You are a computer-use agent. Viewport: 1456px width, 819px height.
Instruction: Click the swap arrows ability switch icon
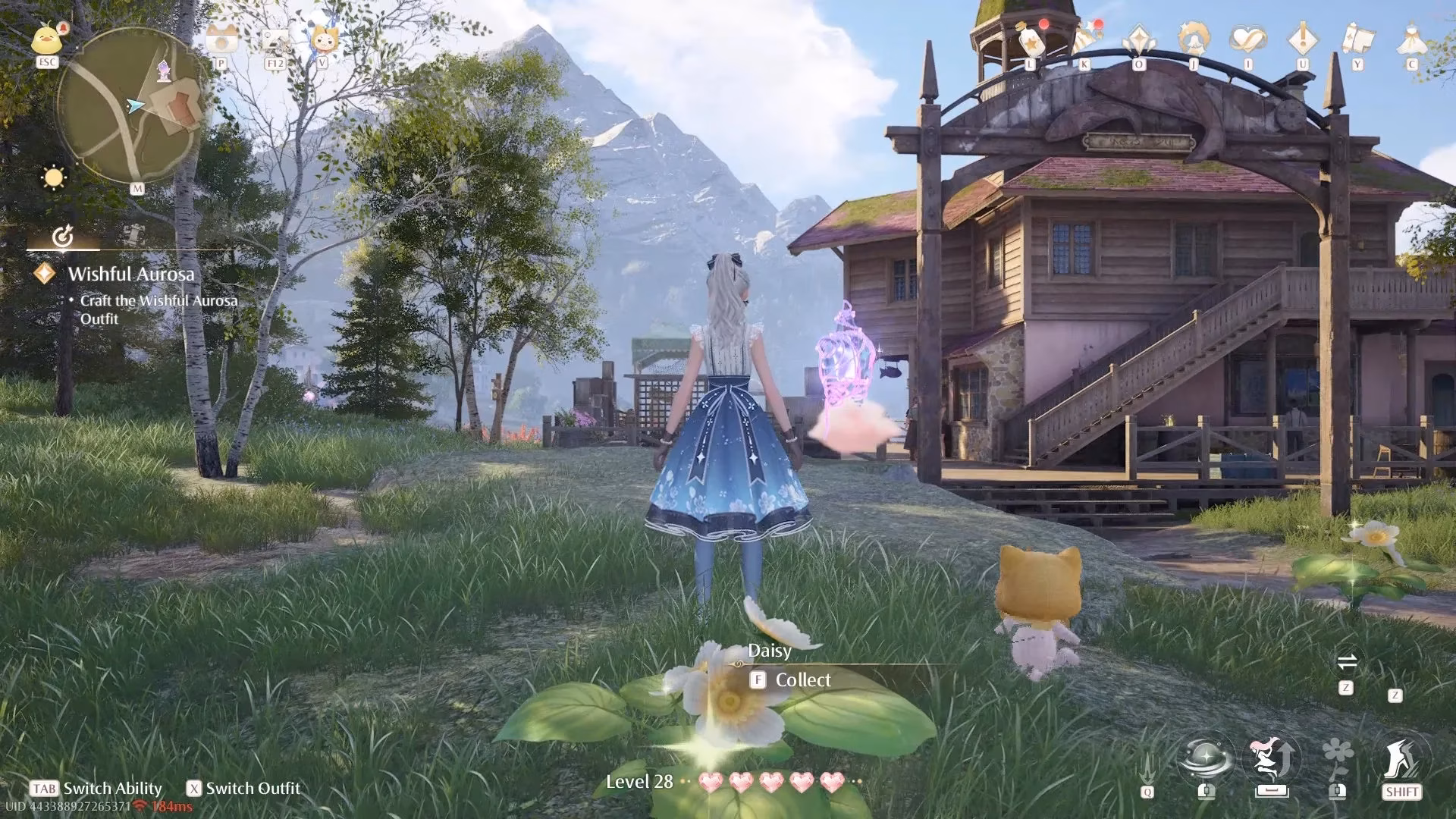(1347, 663)
